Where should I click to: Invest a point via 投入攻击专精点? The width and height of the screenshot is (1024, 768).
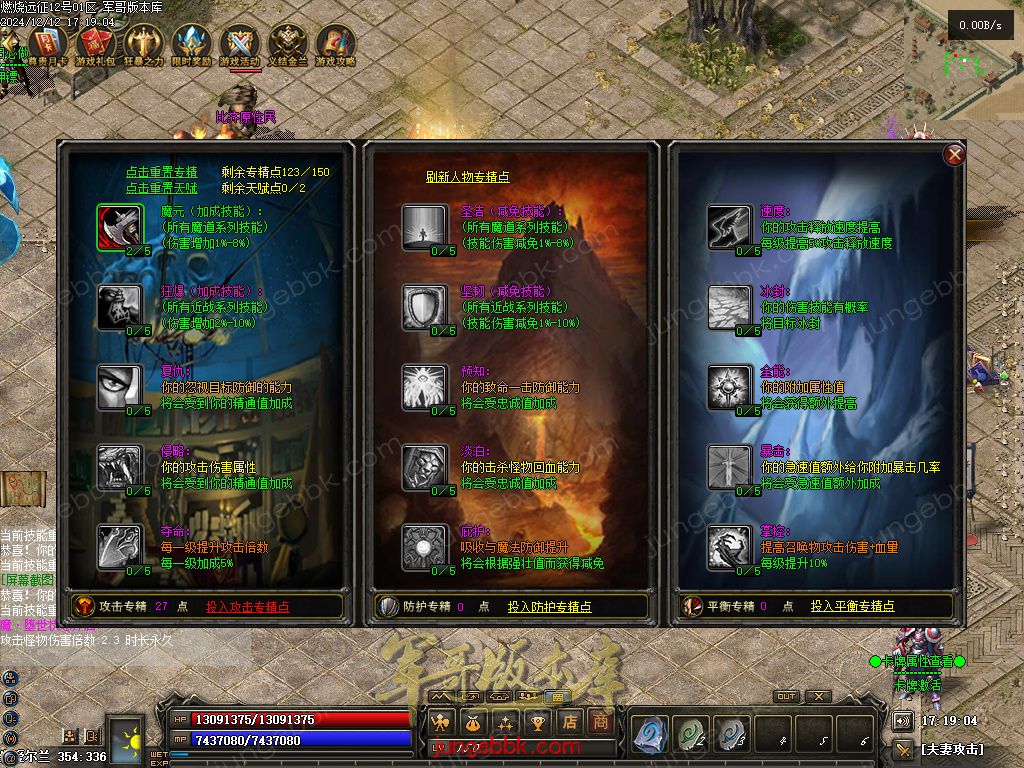(248, 606)
